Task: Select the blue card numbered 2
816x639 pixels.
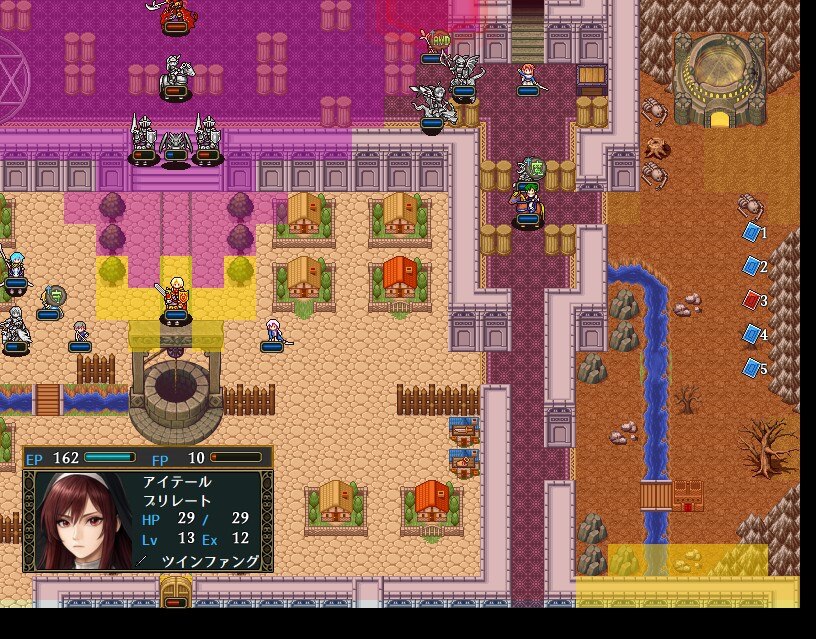Action: (x=752, y=266)
